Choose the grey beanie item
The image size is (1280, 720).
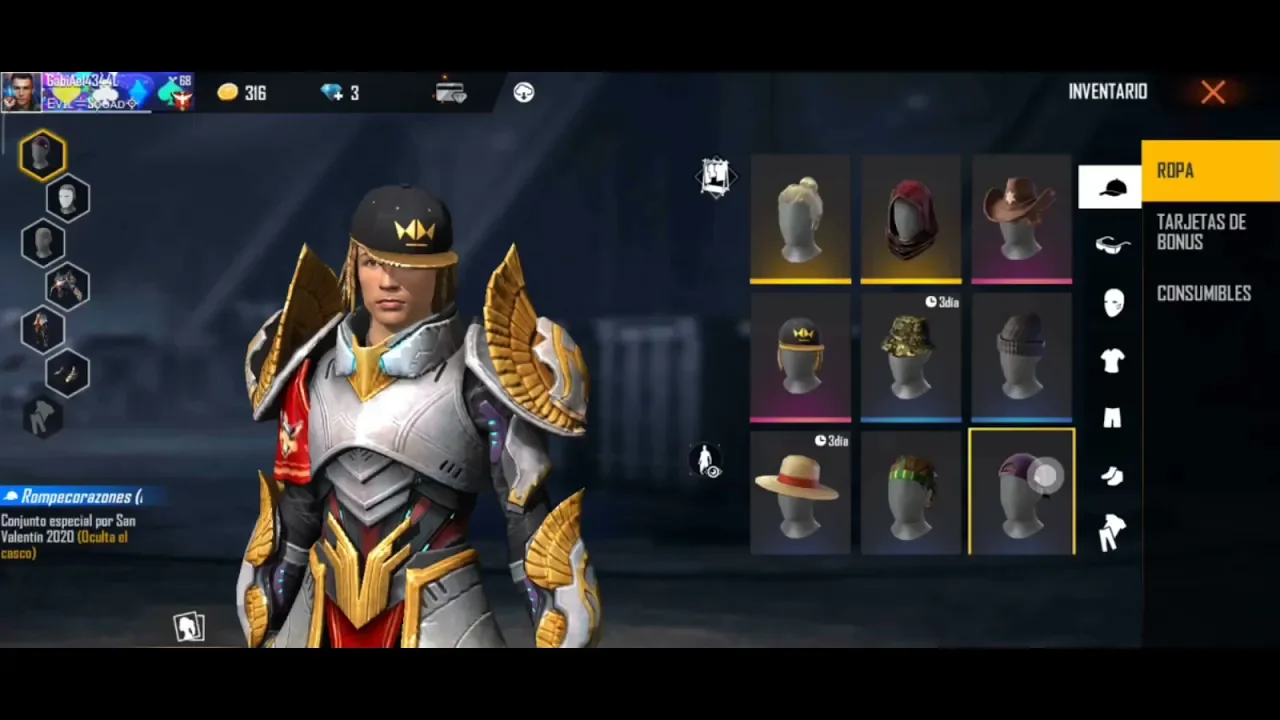coord(1021,357)
